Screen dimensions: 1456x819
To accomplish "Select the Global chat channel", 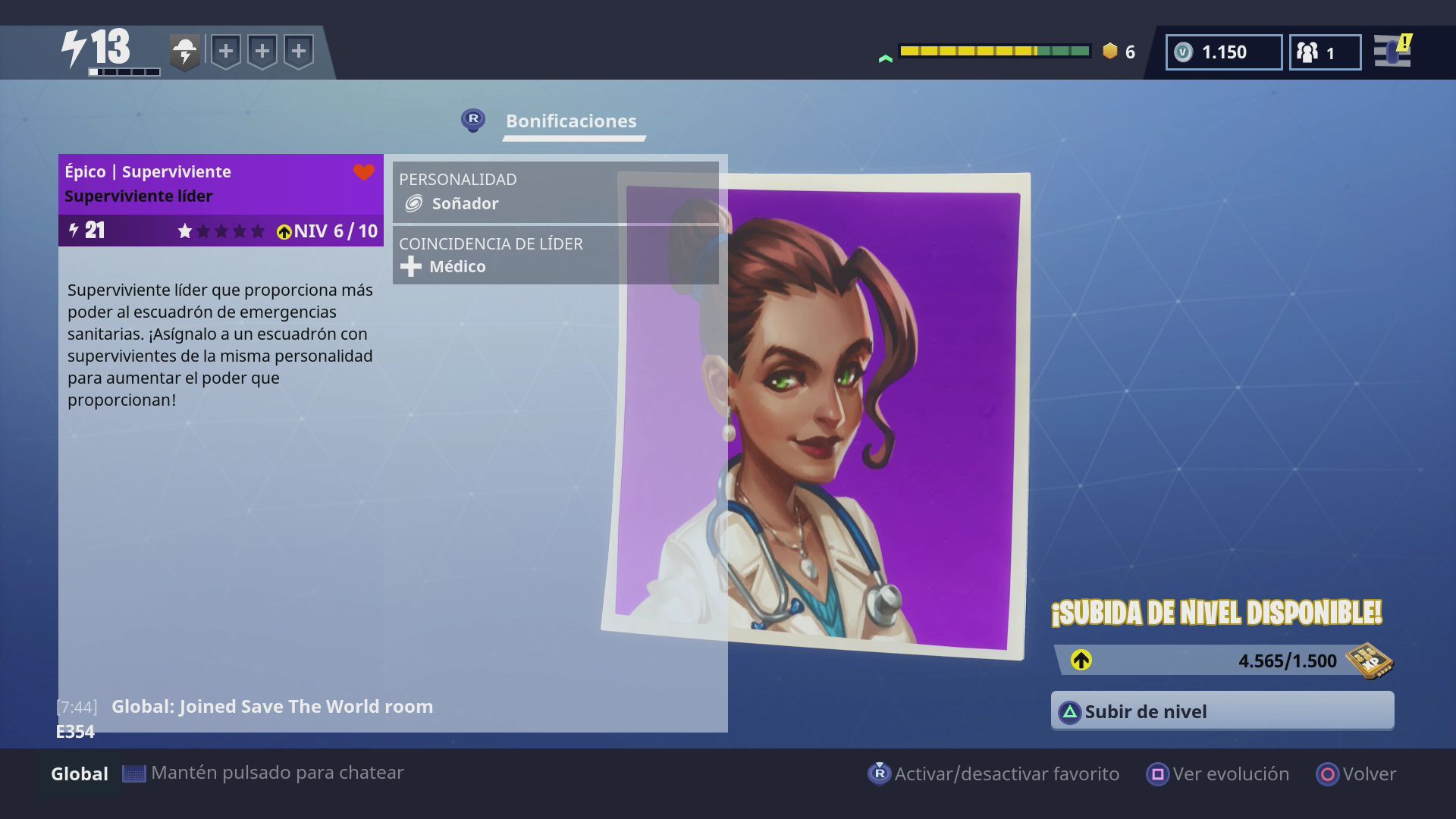I will [79, 773].
